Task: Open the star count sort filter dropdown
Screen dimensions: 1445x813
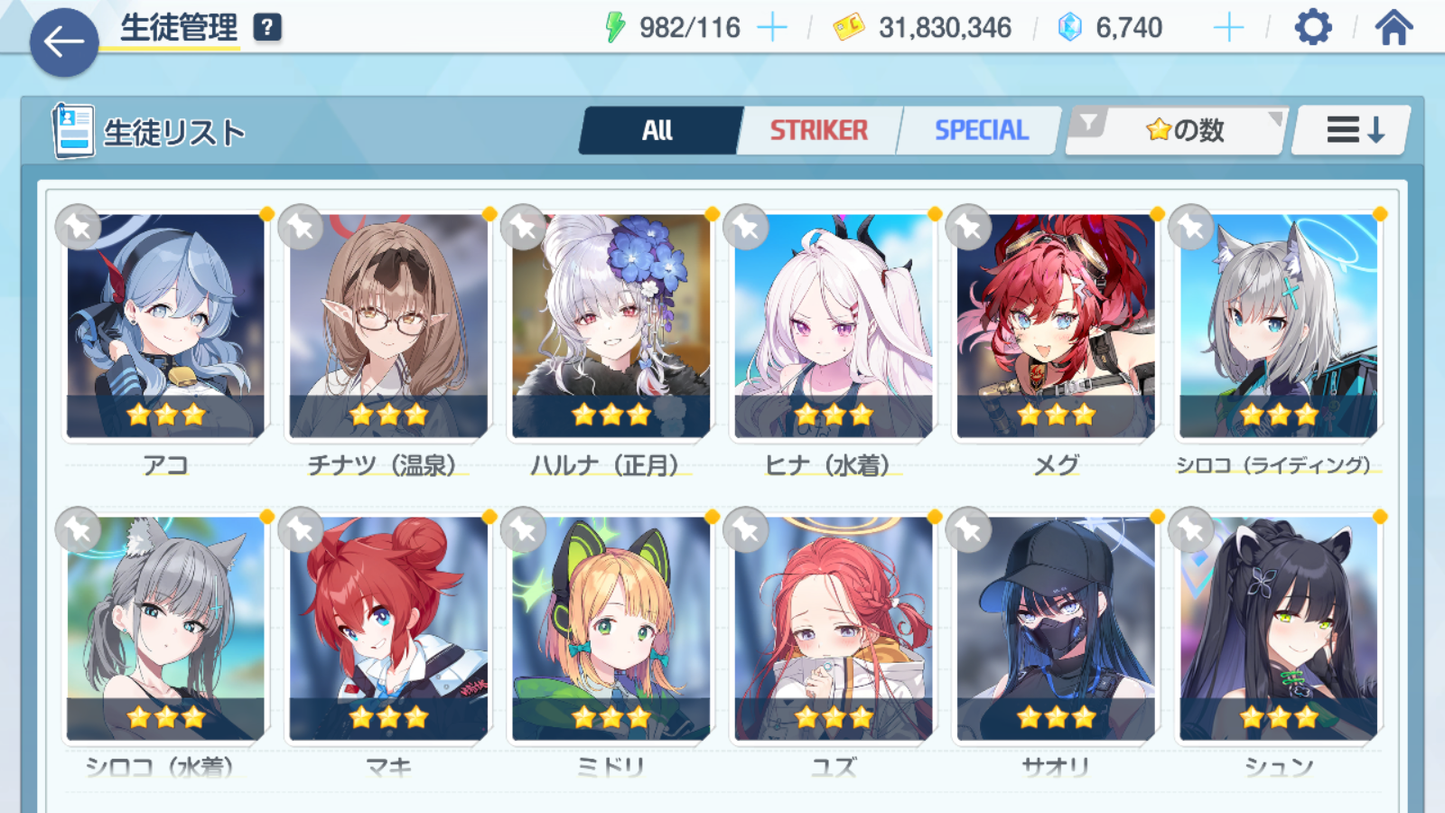Action: pyautogui.click(x=1176, y=130)
